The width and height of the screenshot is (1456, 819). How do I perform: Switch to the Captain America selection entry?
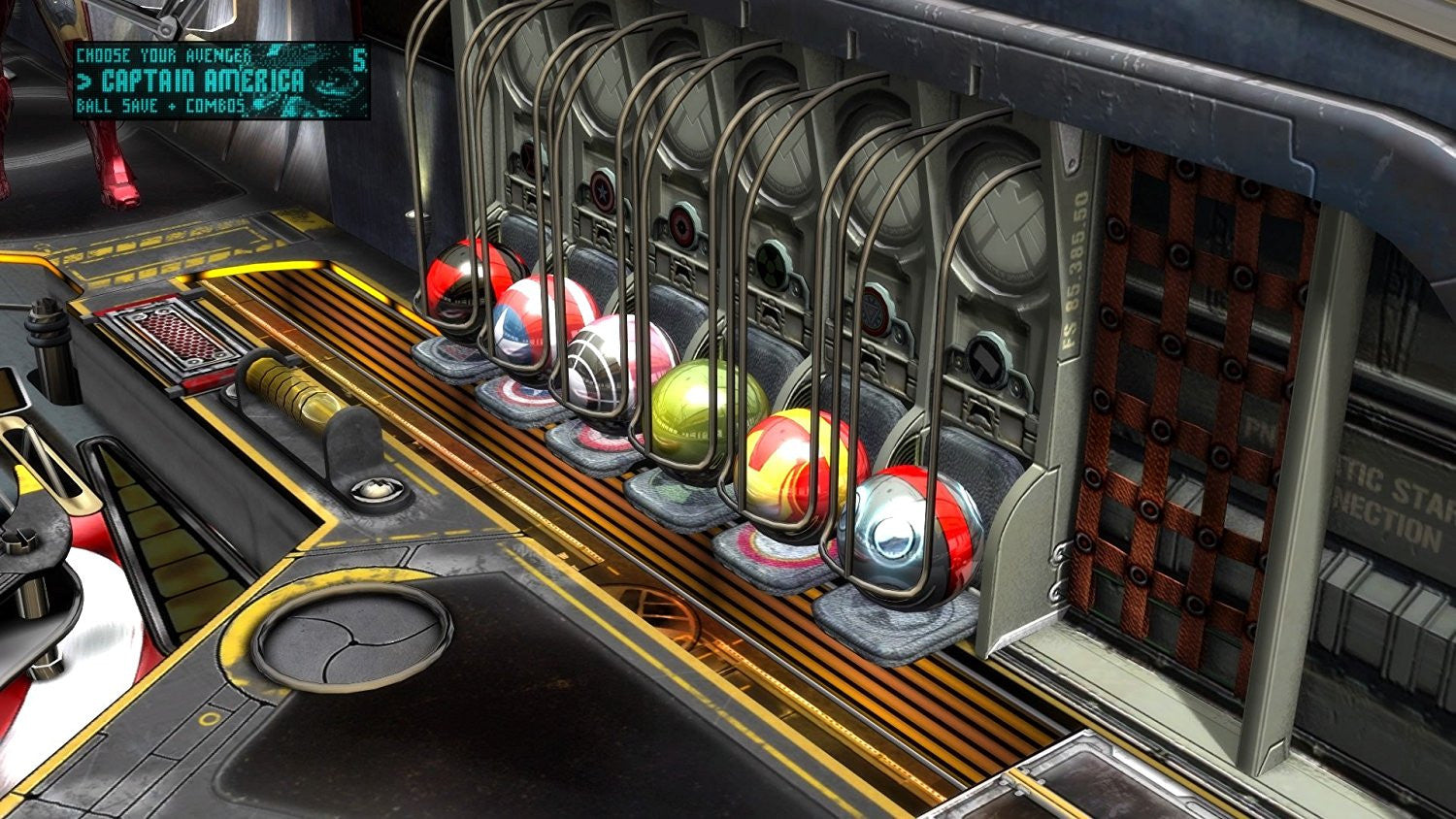(x=189, y=82)
